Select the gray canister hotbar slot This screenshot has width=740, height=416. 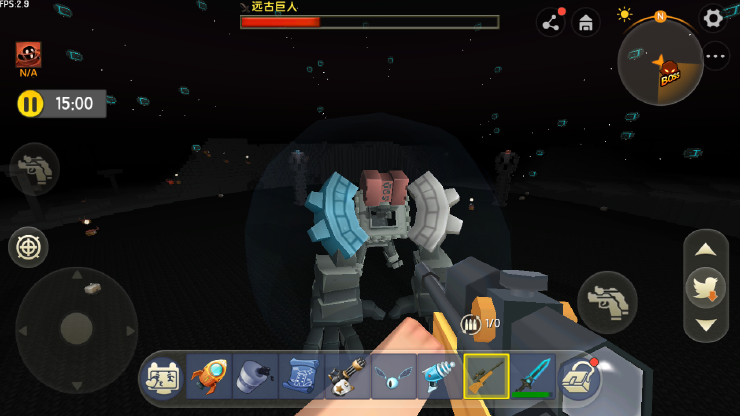click(x=255, y=377)
